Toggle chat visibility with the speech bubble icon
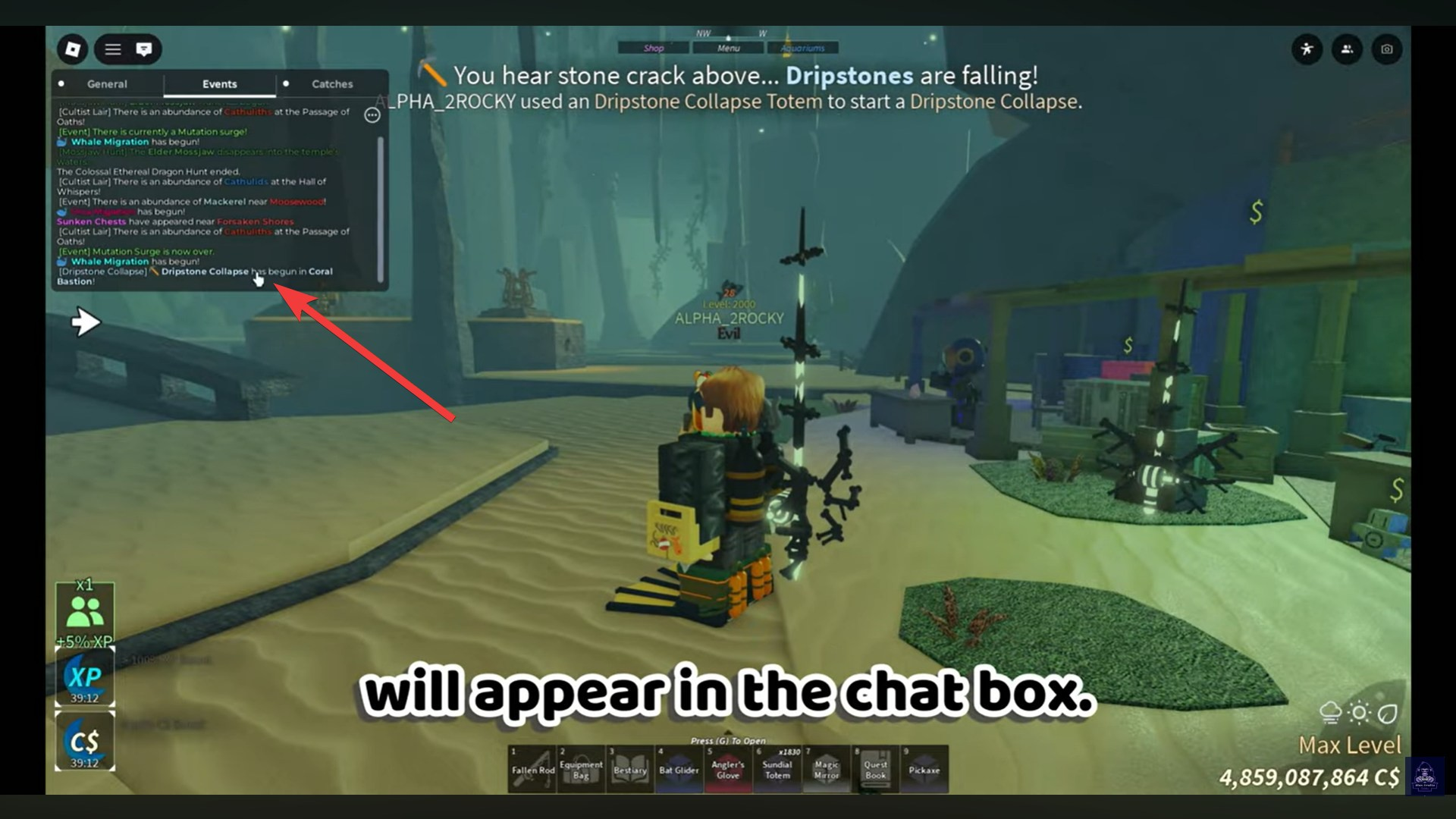The height and width of the screenshot is (819, 1456). [144, 49]
